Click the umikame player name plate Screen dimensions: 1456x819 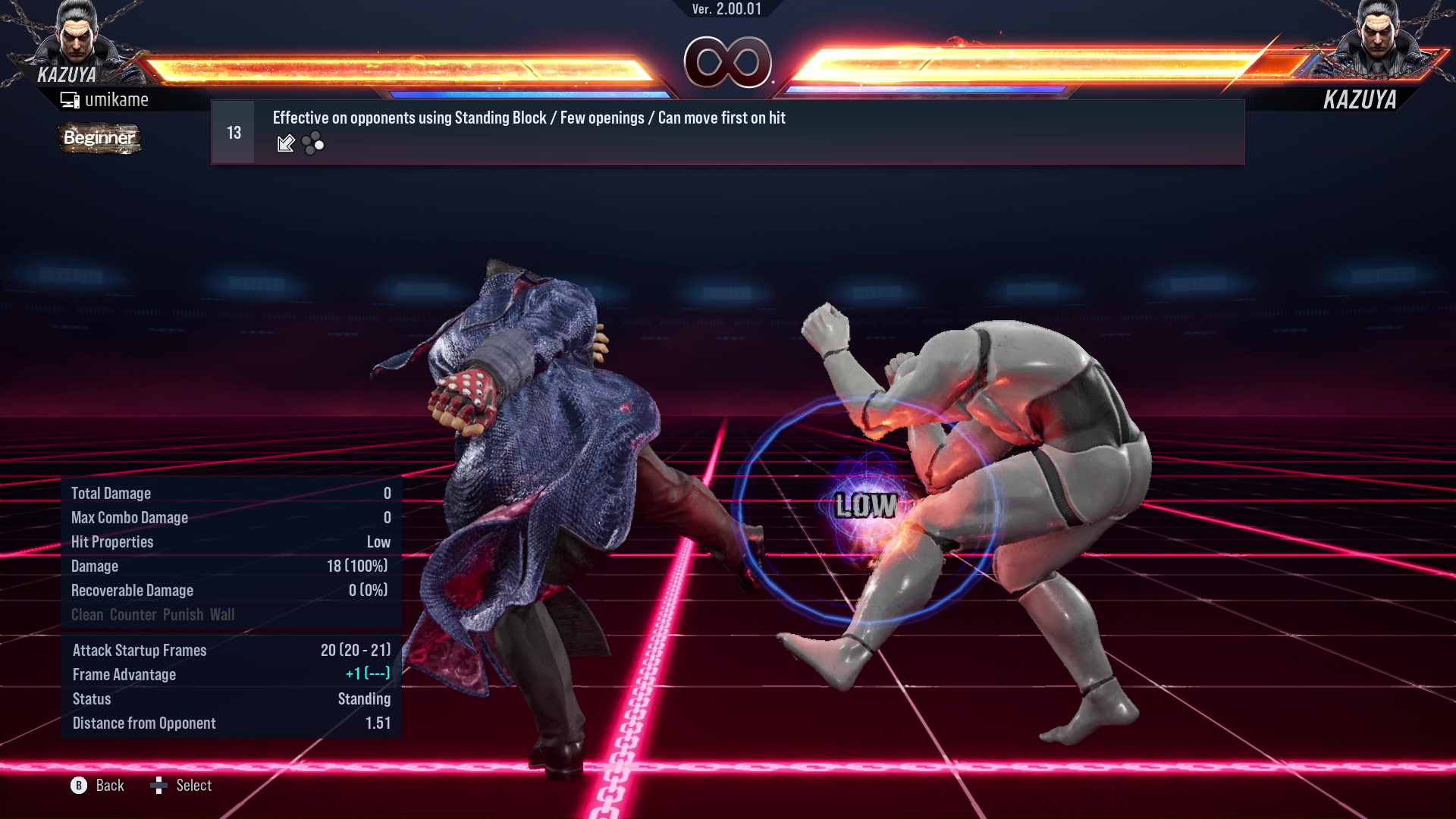click(118, 99)
